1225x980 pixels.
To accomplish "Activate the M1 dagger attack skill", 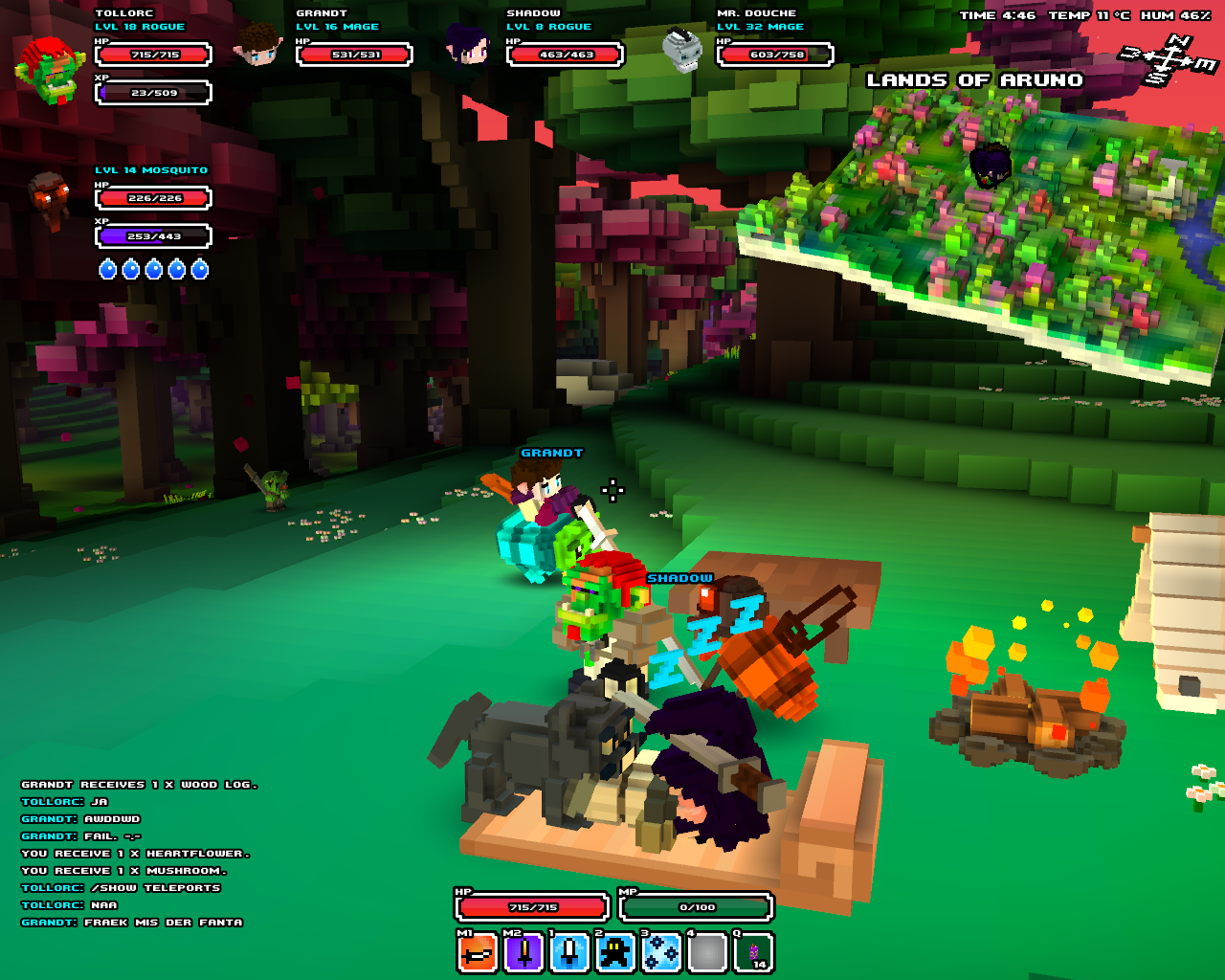I will click(x=477, y=952).
